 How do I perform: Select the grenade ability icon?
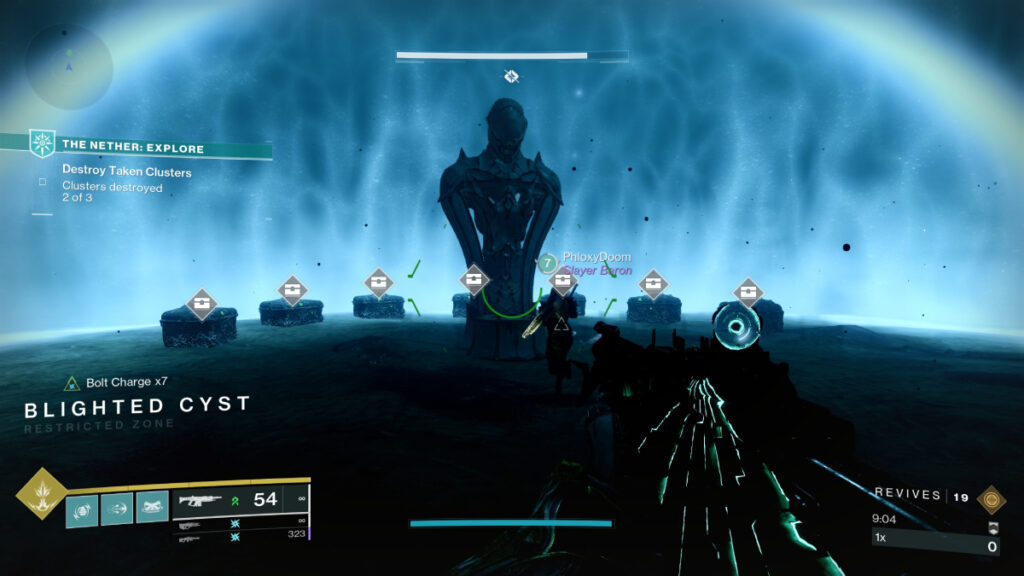click(x=82, y=510)
